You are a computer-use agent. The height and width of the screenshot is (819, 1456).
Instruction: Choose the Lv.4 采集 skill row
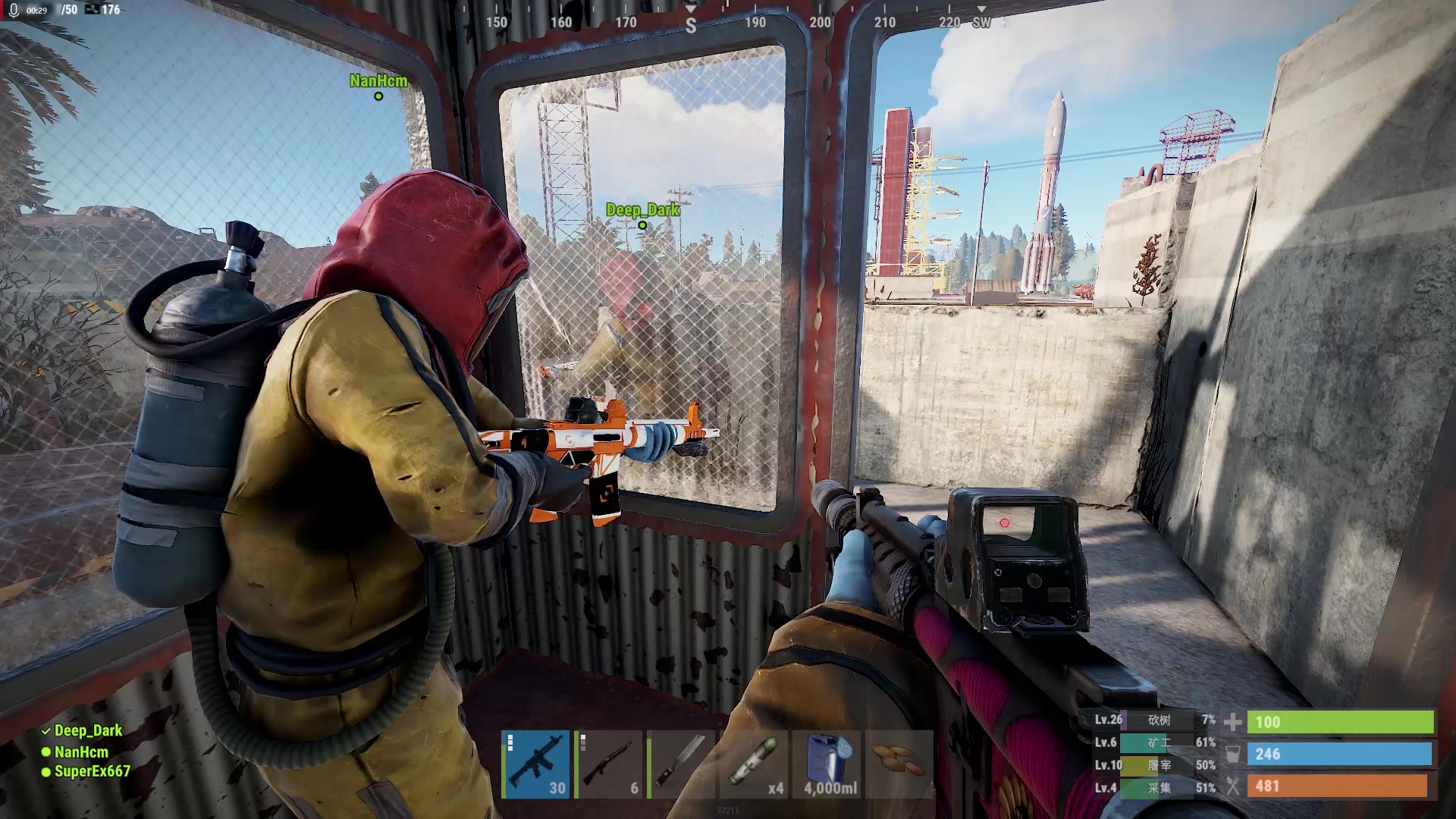1154,788
